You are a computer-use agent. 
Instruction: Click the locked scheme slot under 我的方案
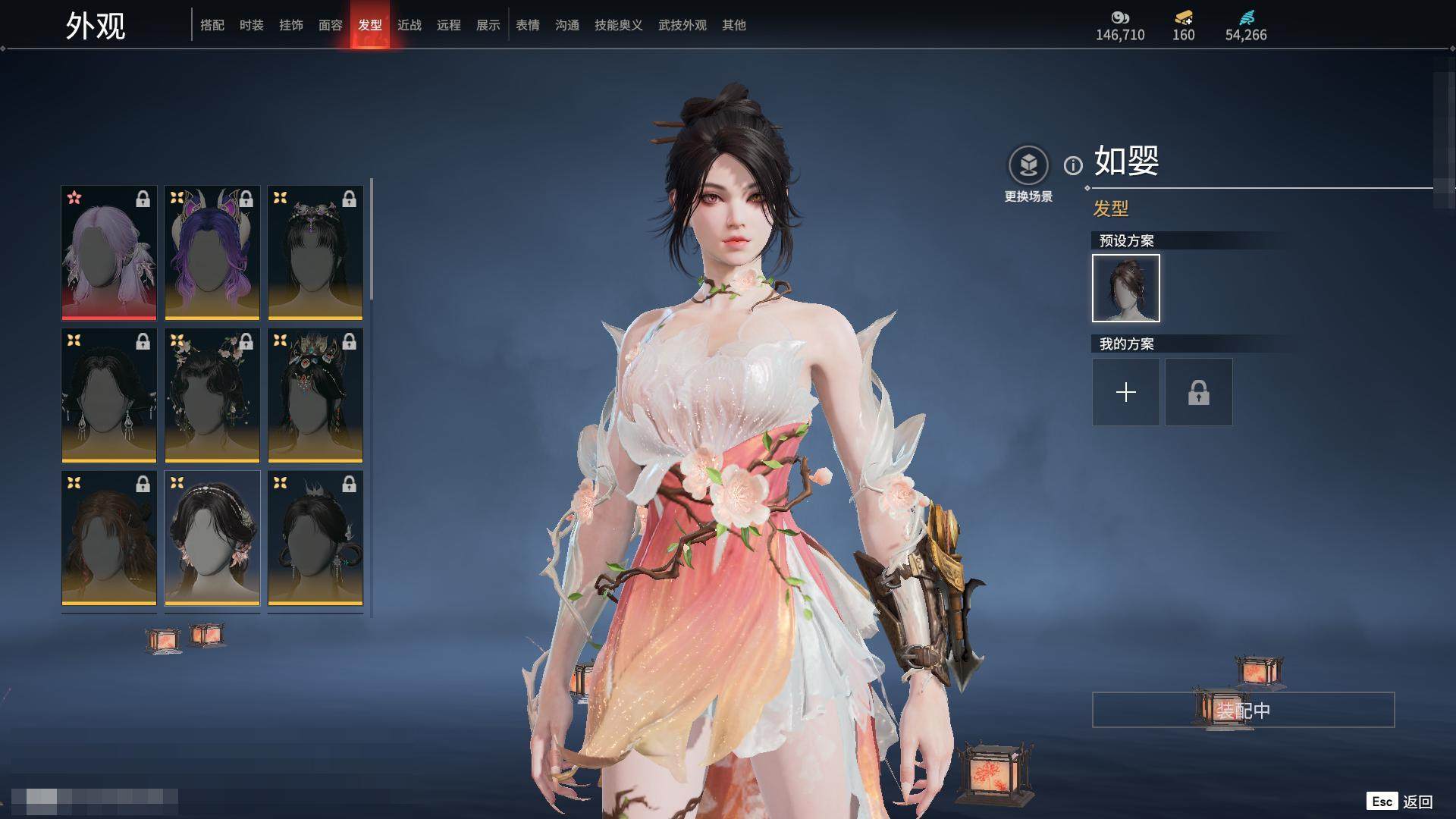coord(1199,392)
